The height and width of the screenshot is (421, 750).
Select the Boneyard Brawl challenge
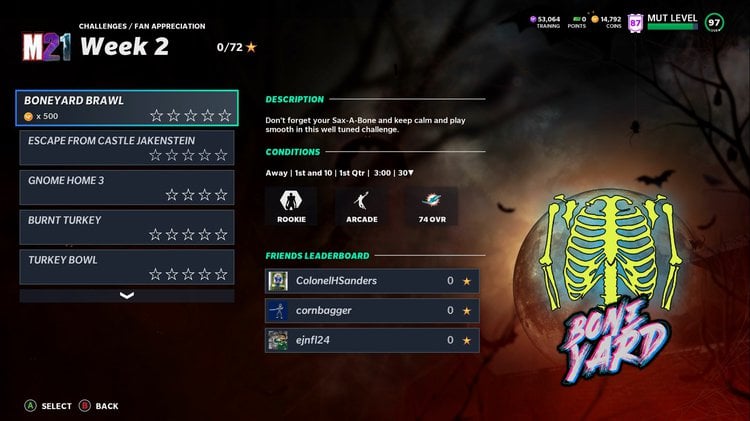click(127, 108)
